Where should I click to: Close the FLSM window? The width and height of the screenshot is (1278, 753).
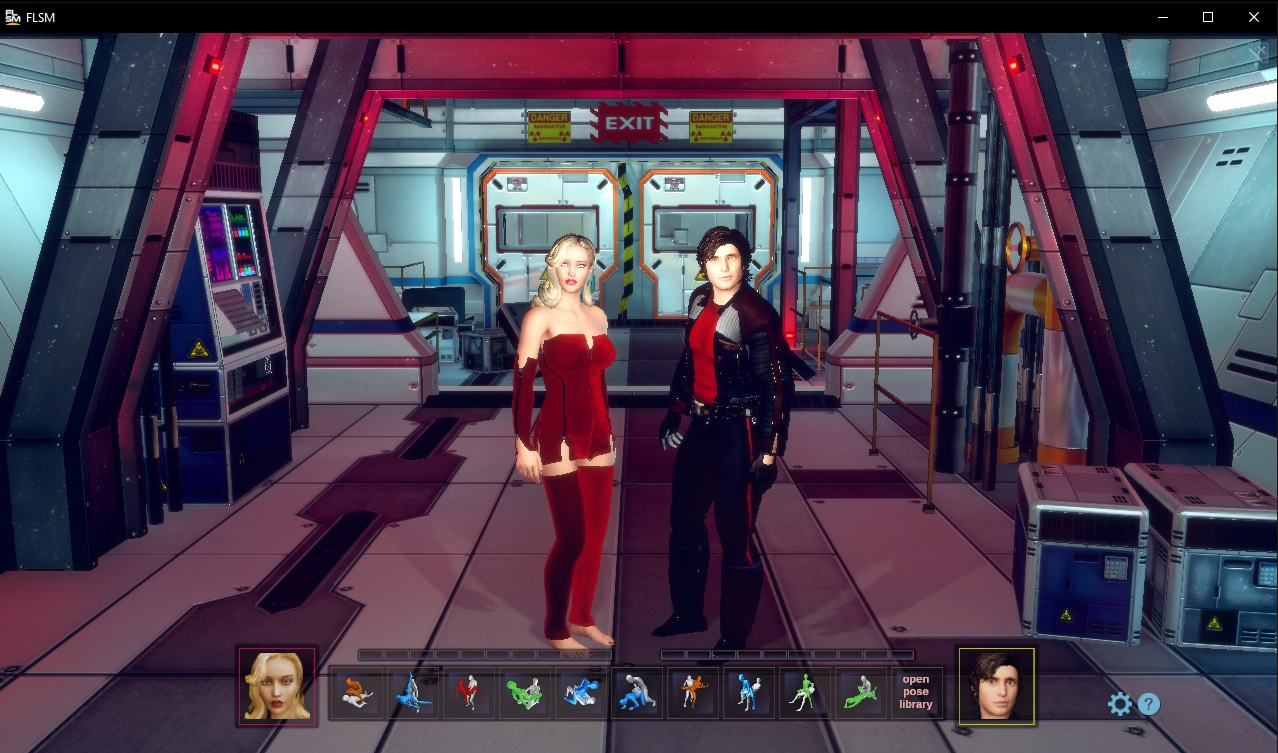(x=1254, y=17)
